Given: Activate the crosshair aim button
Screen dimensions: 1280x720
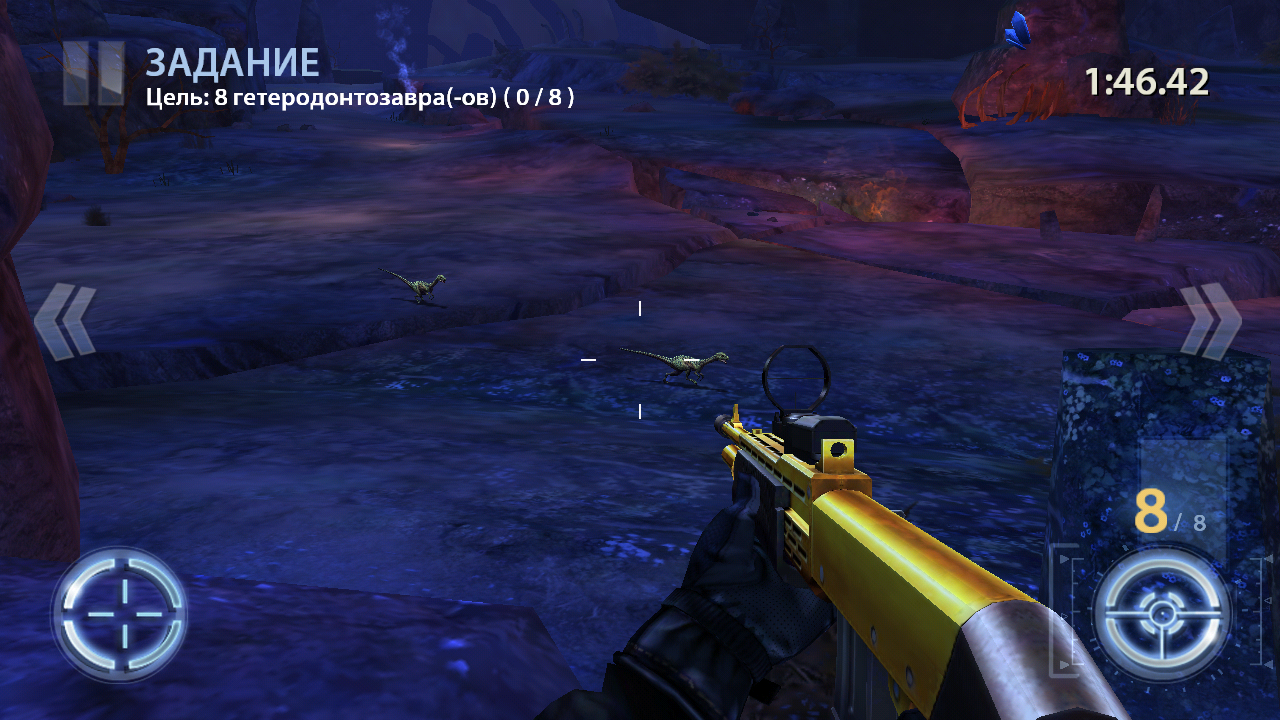Looking at the screenshot, I should click(x=120, y=613).
